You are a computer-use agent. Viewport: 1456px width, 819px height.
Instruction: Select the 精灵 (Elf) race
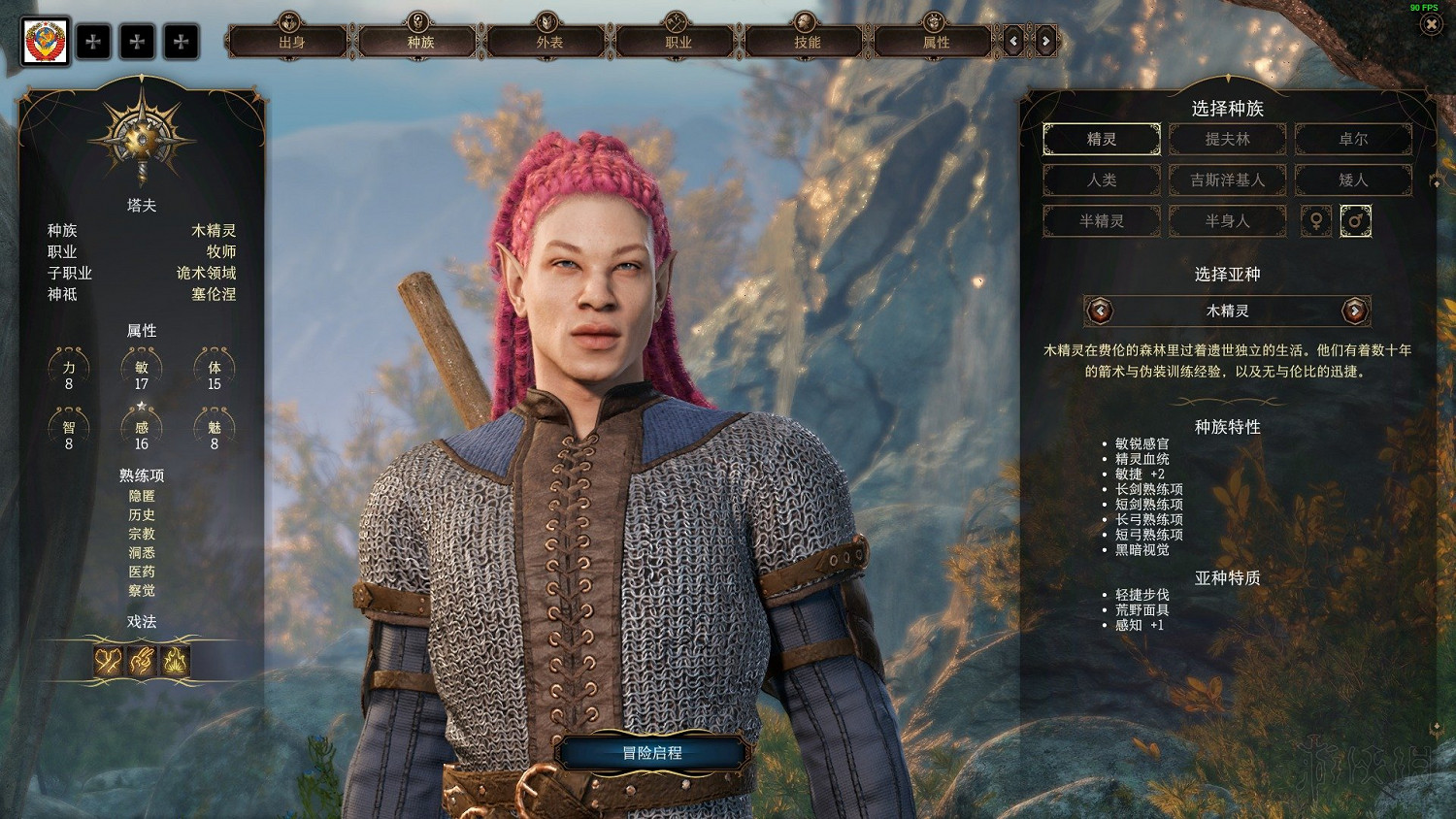pyautogui.click(x=1102, y=139)
